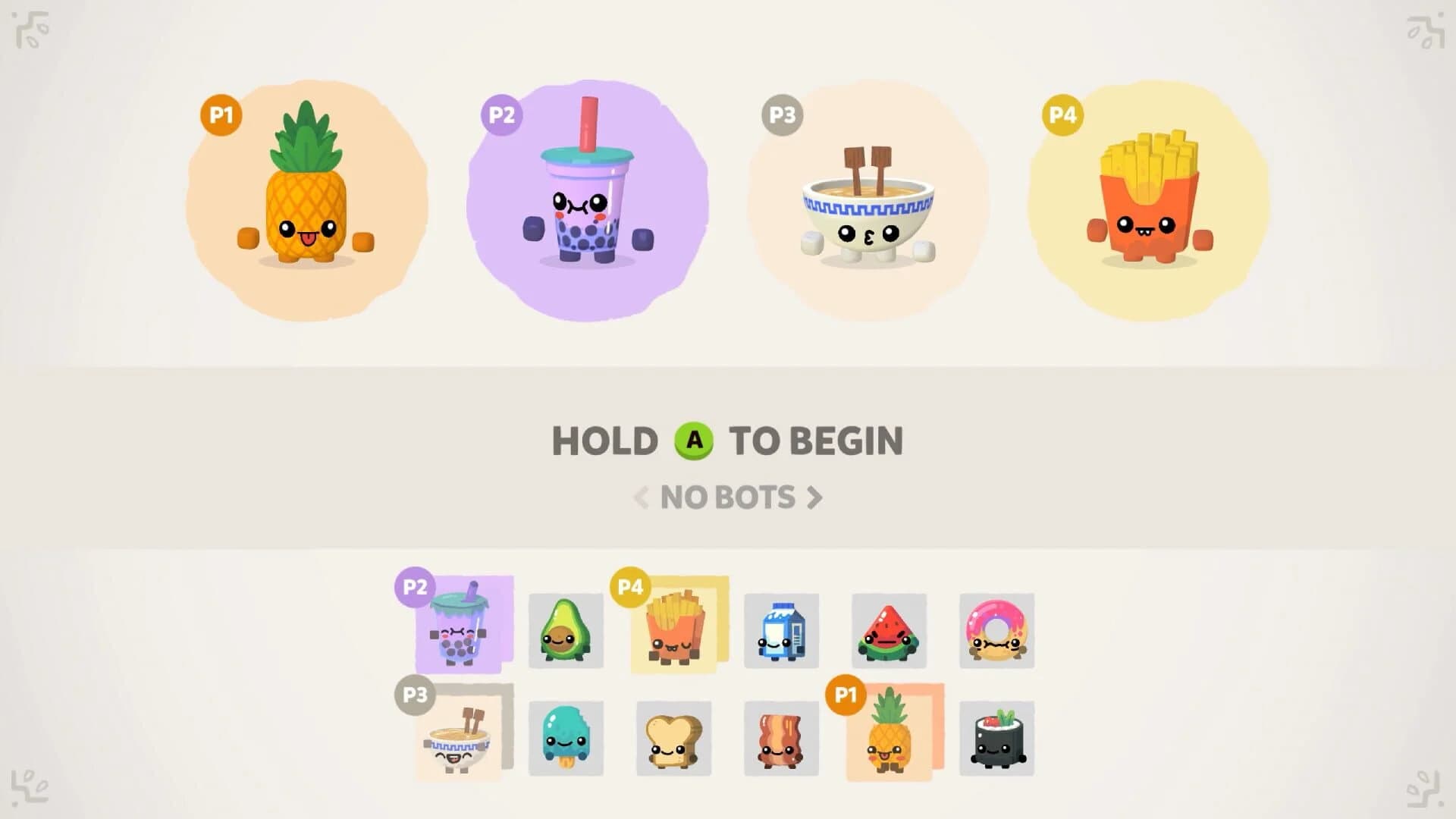Image resolution: width=1456 pixels, height=819 pixels.
Task: Select the pink donut character icon
Action: point(997,632)
